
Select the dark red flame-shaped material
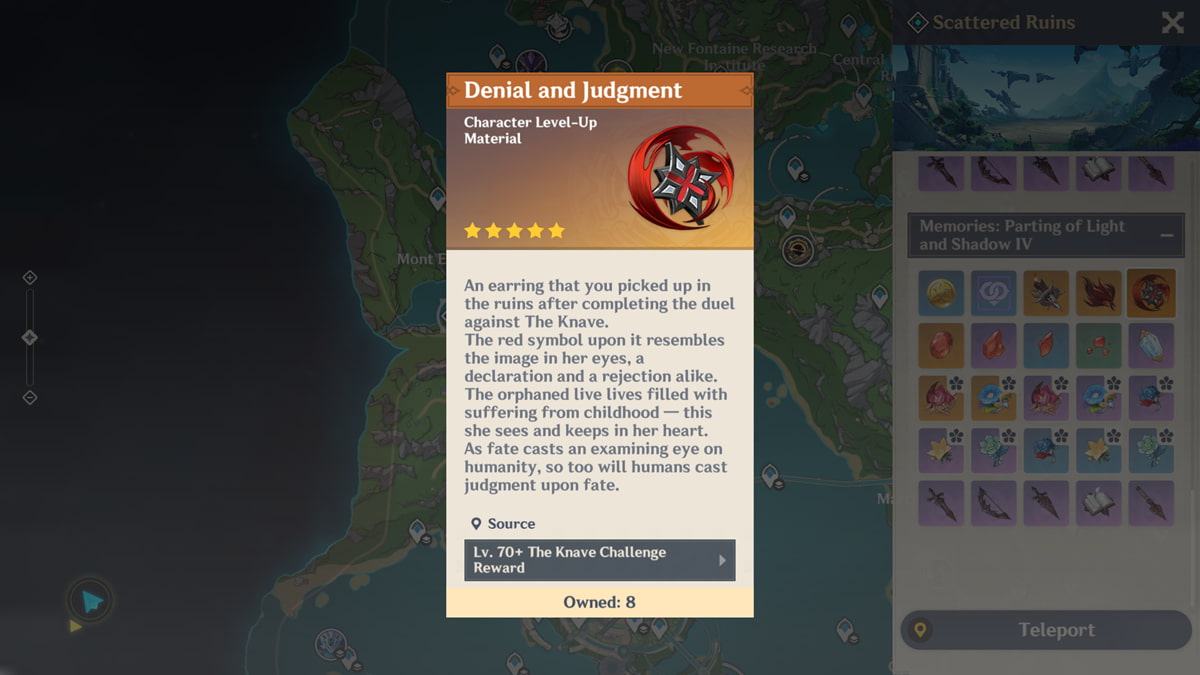coord(1098,293)
